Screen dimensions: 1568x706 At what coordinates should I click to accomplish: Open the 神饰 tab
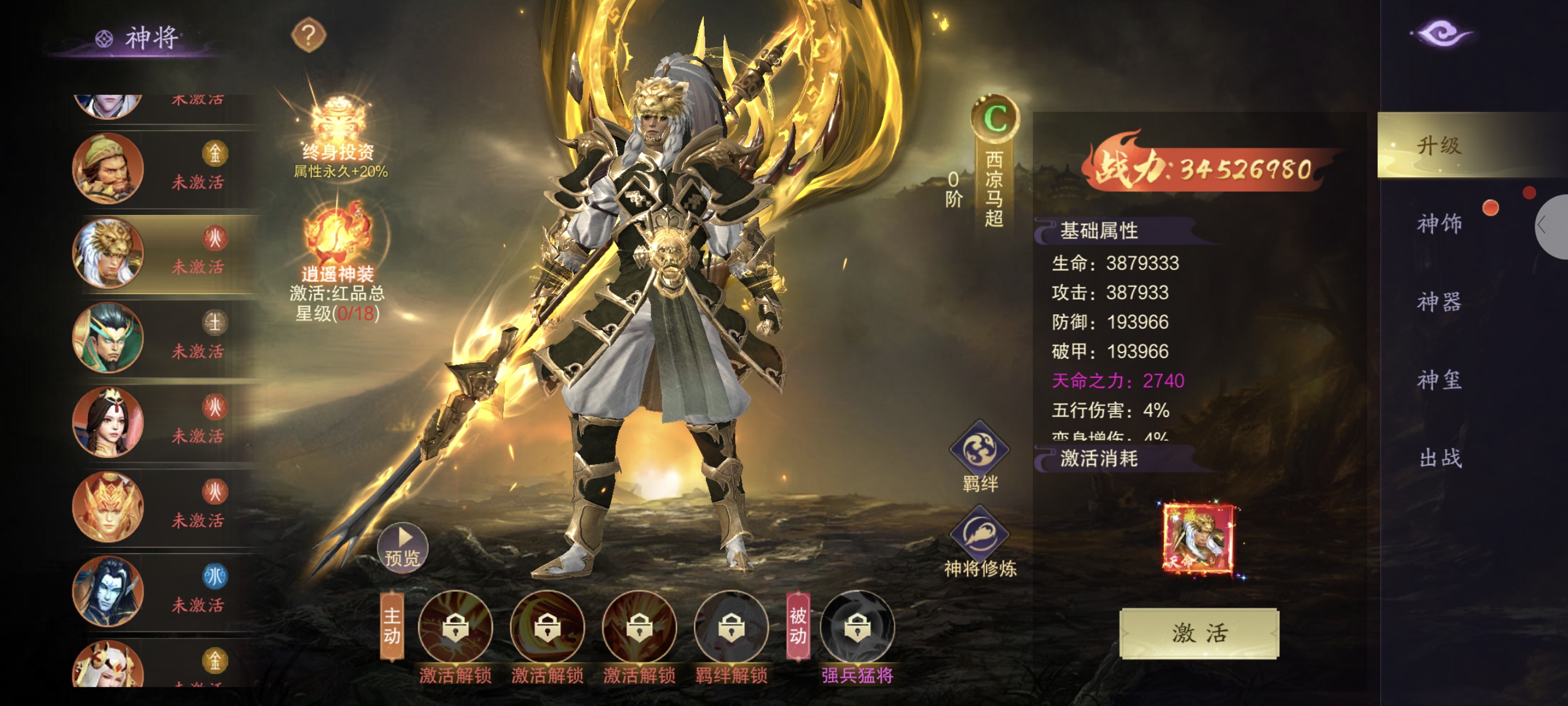[x=1439, y=224]
